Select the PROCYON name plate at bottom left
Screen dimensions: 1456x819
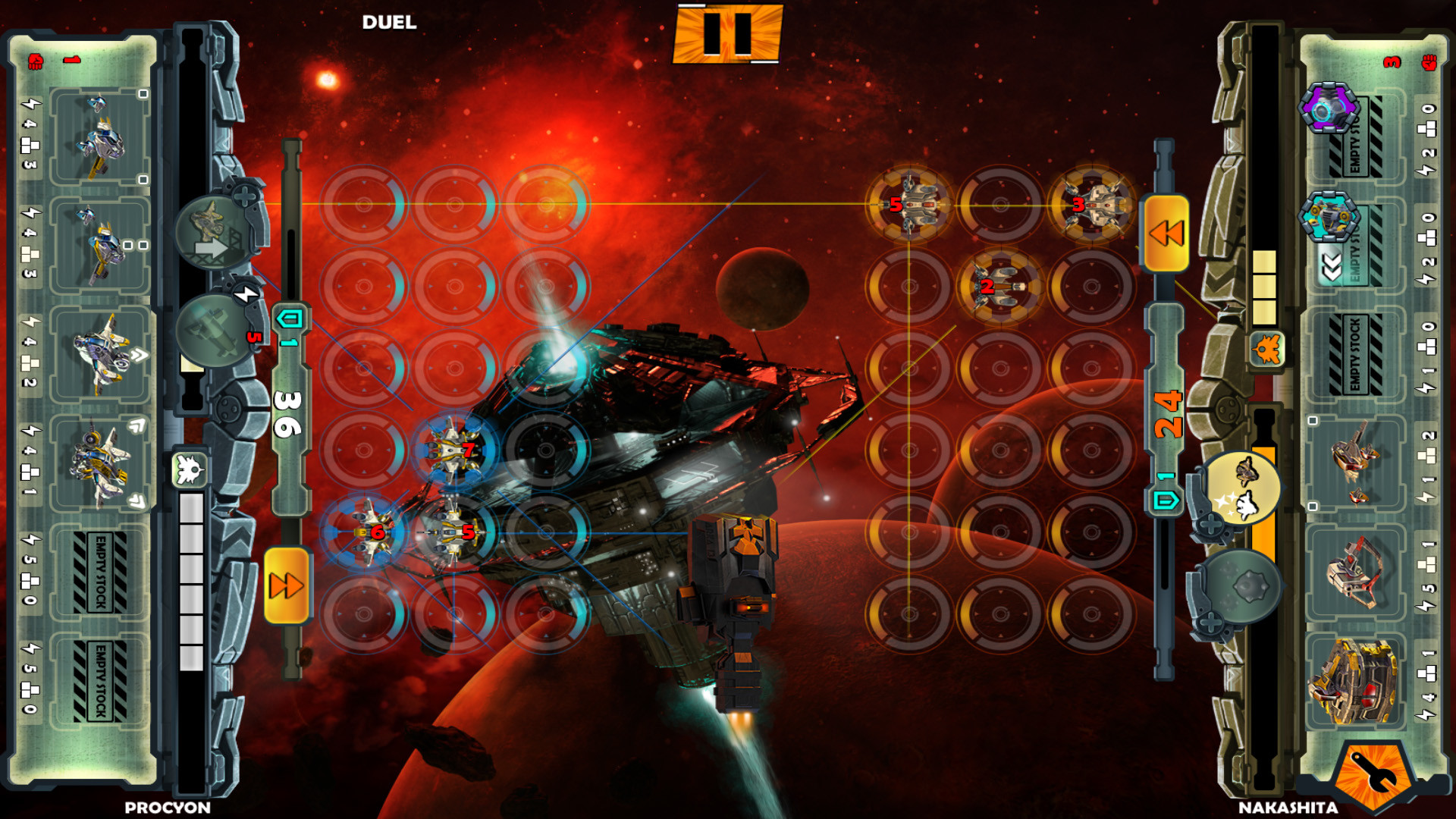point(167,808)
